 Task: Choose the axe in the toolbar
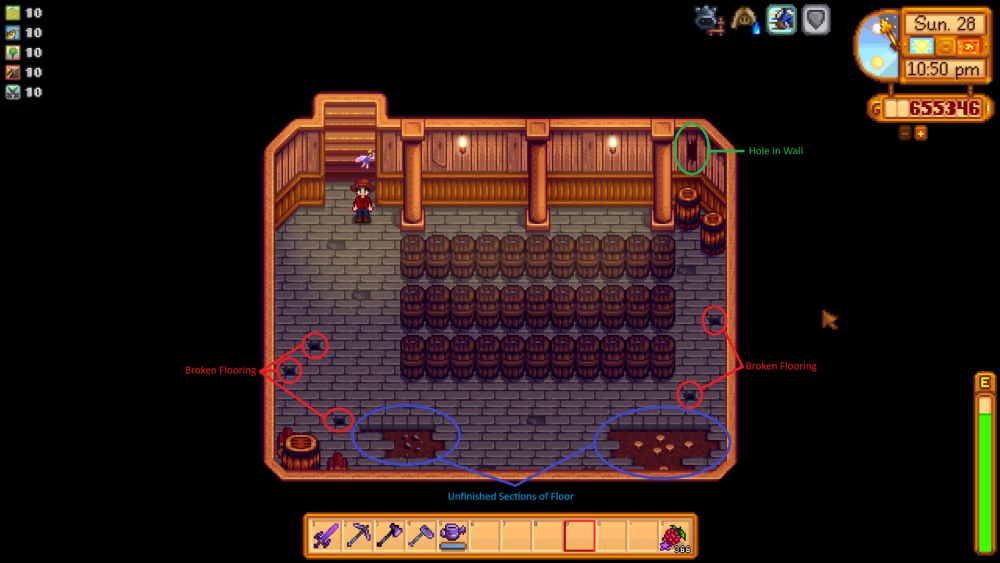(x=390, y=536)
